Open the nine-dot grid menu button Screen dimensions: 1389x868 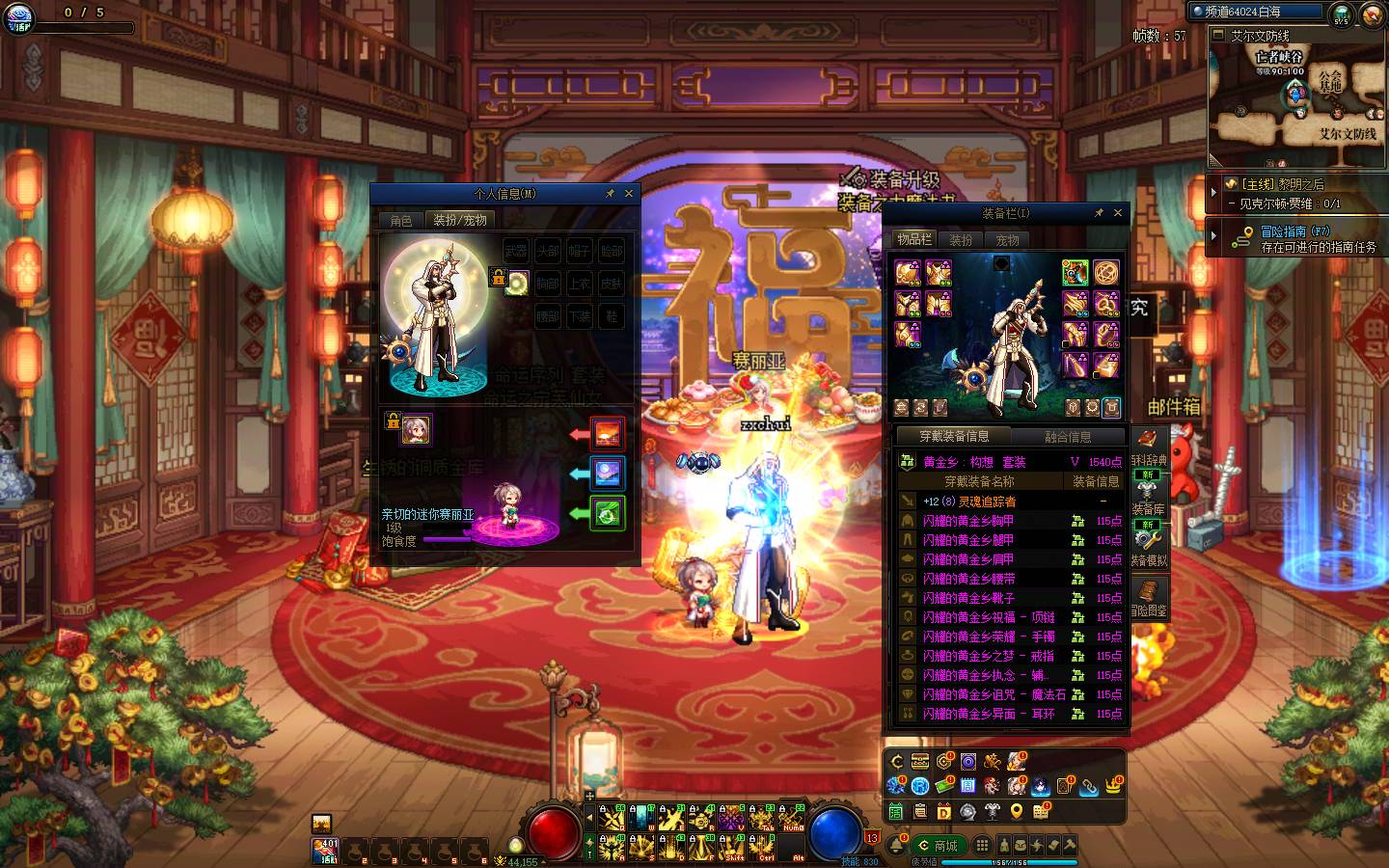982,846
